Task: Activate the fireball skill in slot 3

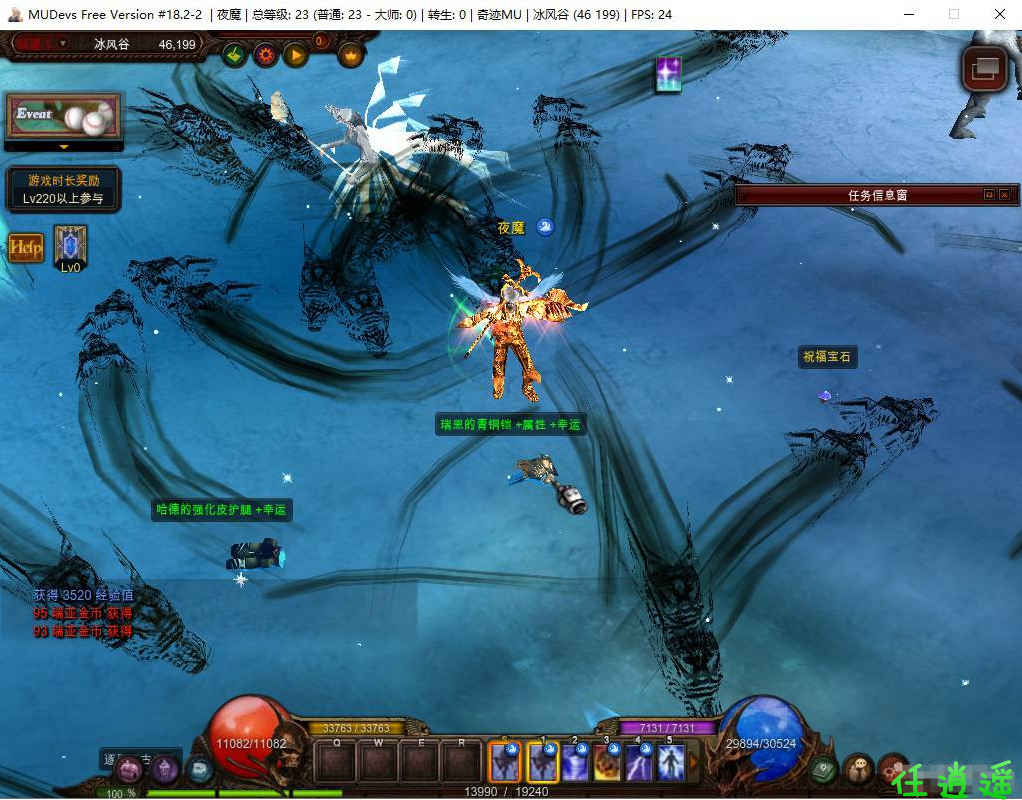Action: (607, 764)
